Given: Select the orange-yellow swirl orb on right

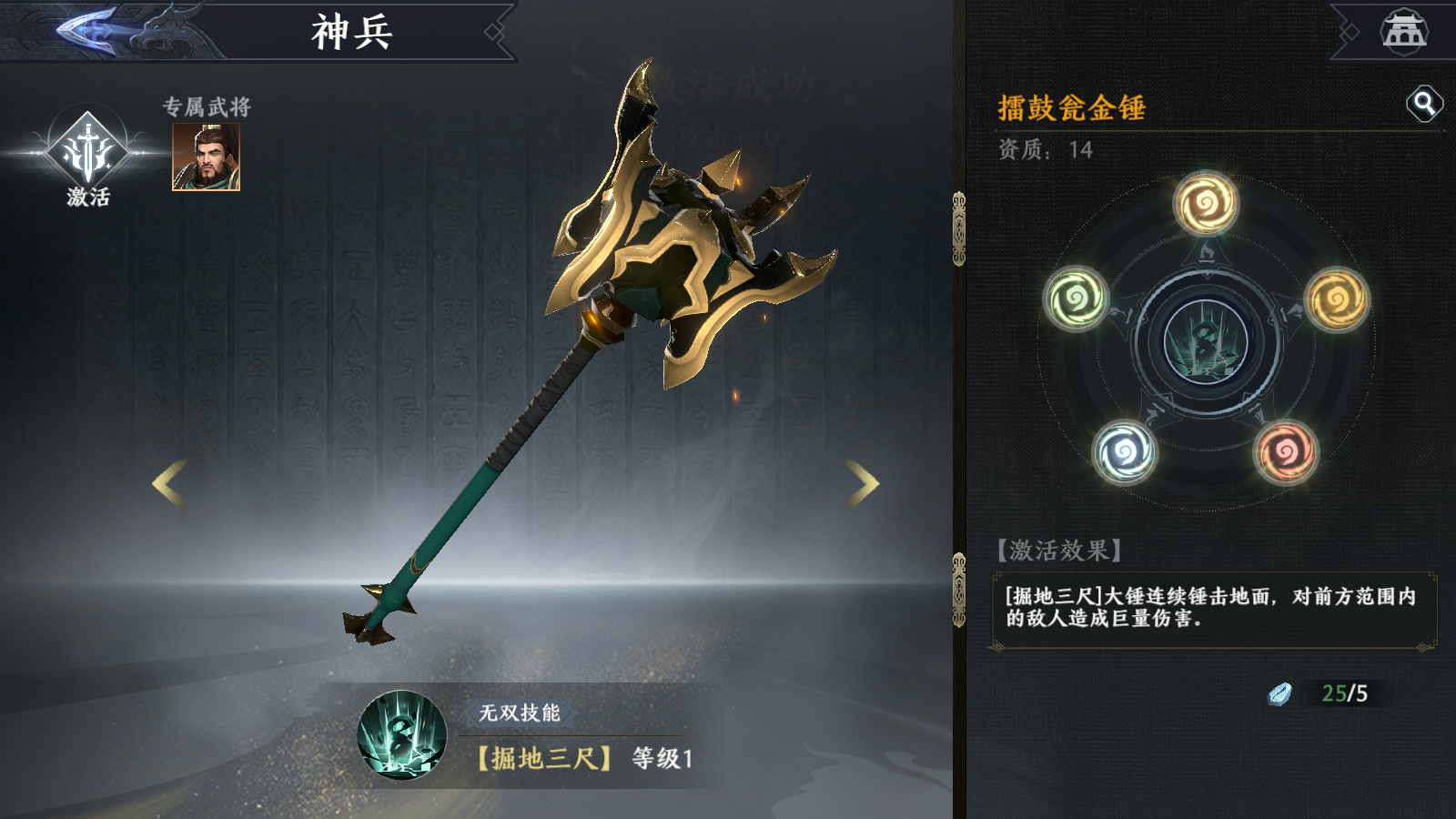Looking at the screenshot, I should (1337, 298).
